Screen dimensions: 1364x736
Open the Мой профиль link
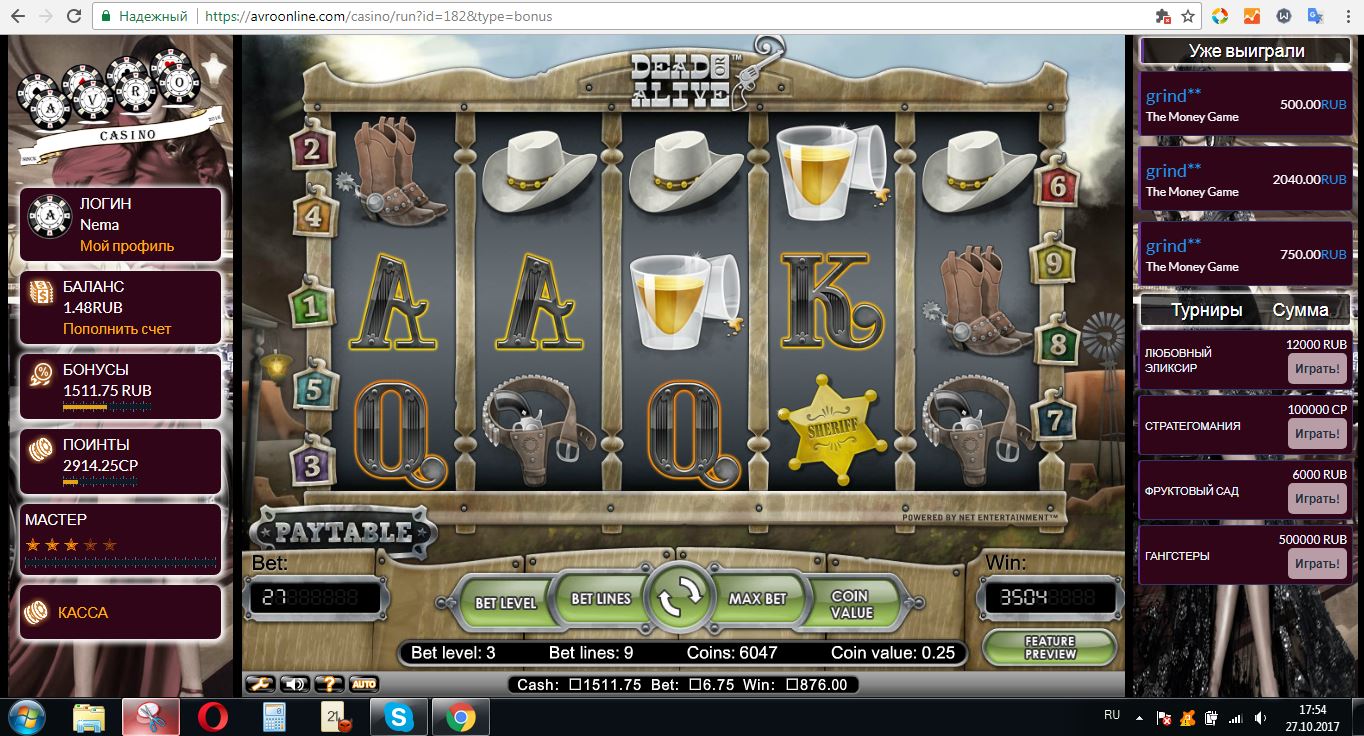click(x=127, y=246)
